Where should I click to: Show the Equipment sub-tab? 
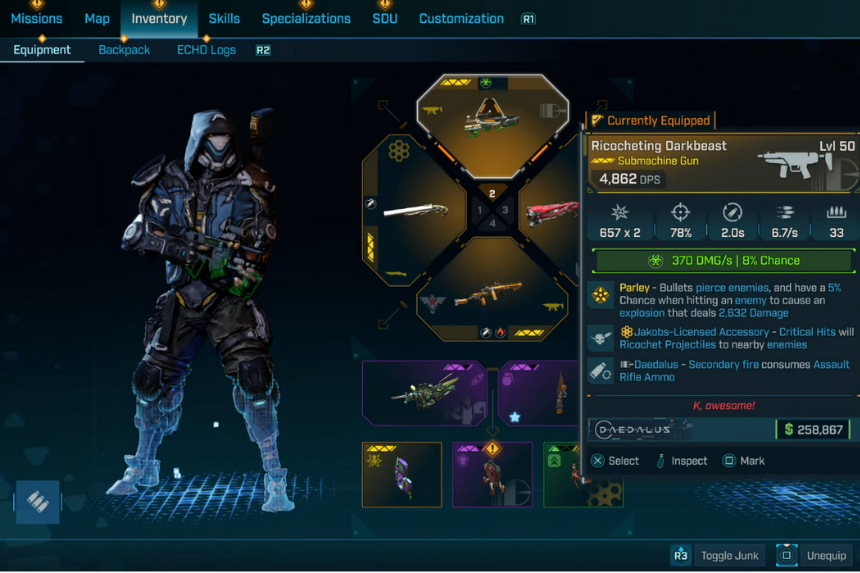42,50
